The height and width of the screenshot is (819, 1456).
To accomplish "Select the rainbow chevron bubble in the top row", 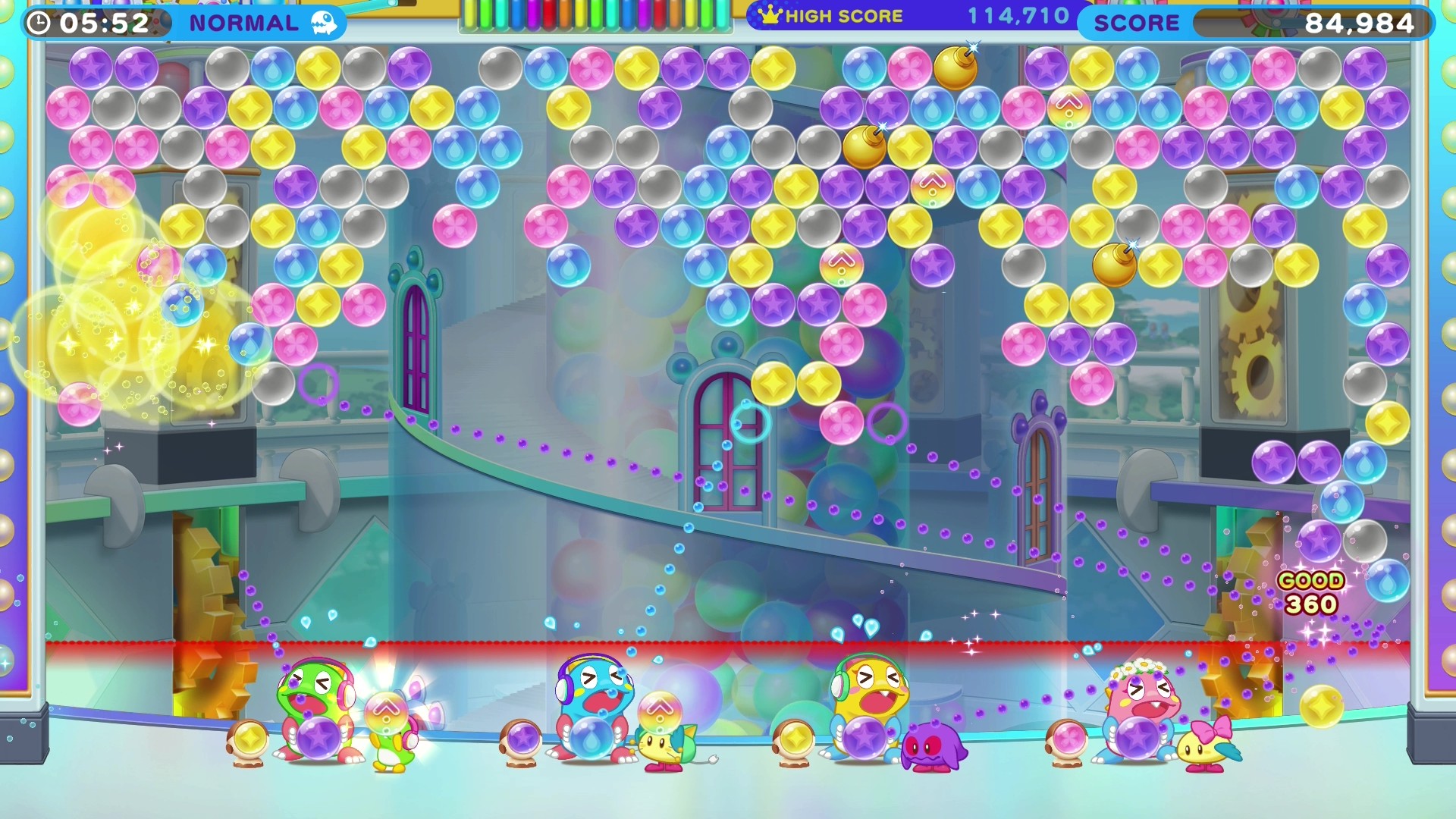I will pos(1068,106).
